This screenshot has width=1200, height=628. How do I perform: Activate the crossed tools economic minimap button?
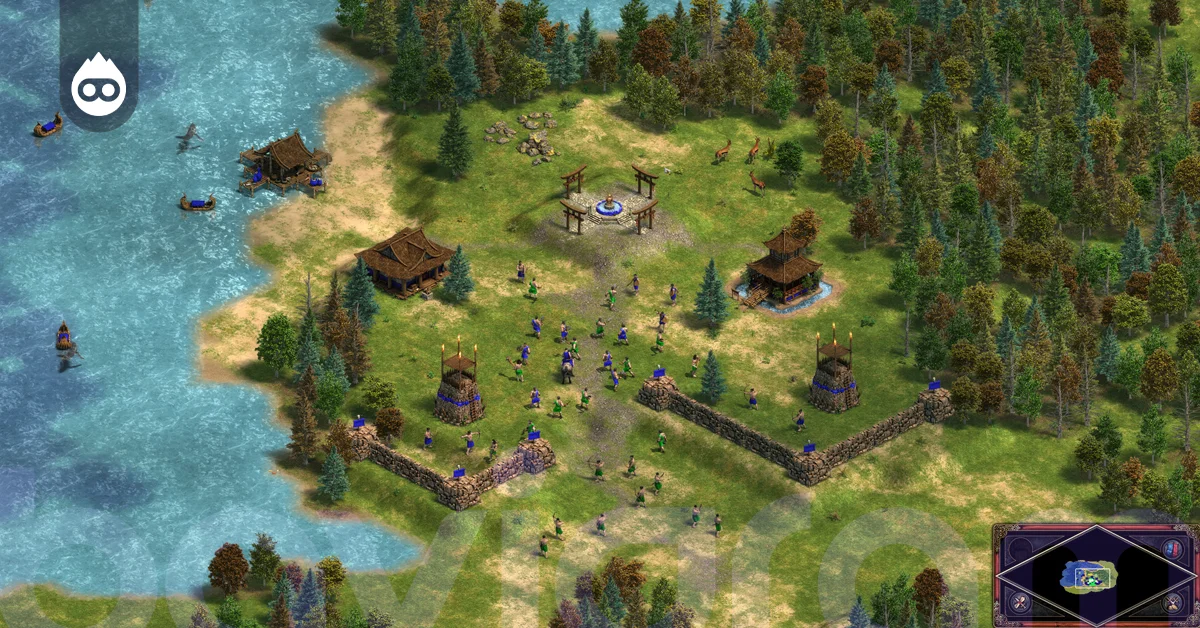pyautogui.click(x=1171, y=602)
